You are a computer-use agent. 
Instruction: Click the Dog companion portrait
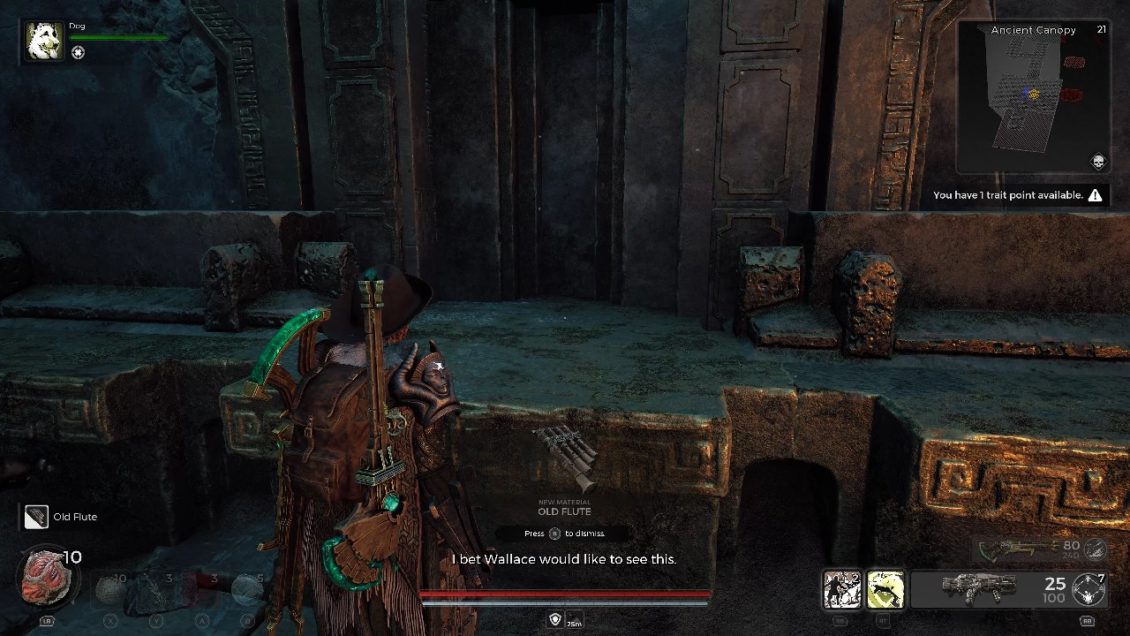tap(44, 43)
